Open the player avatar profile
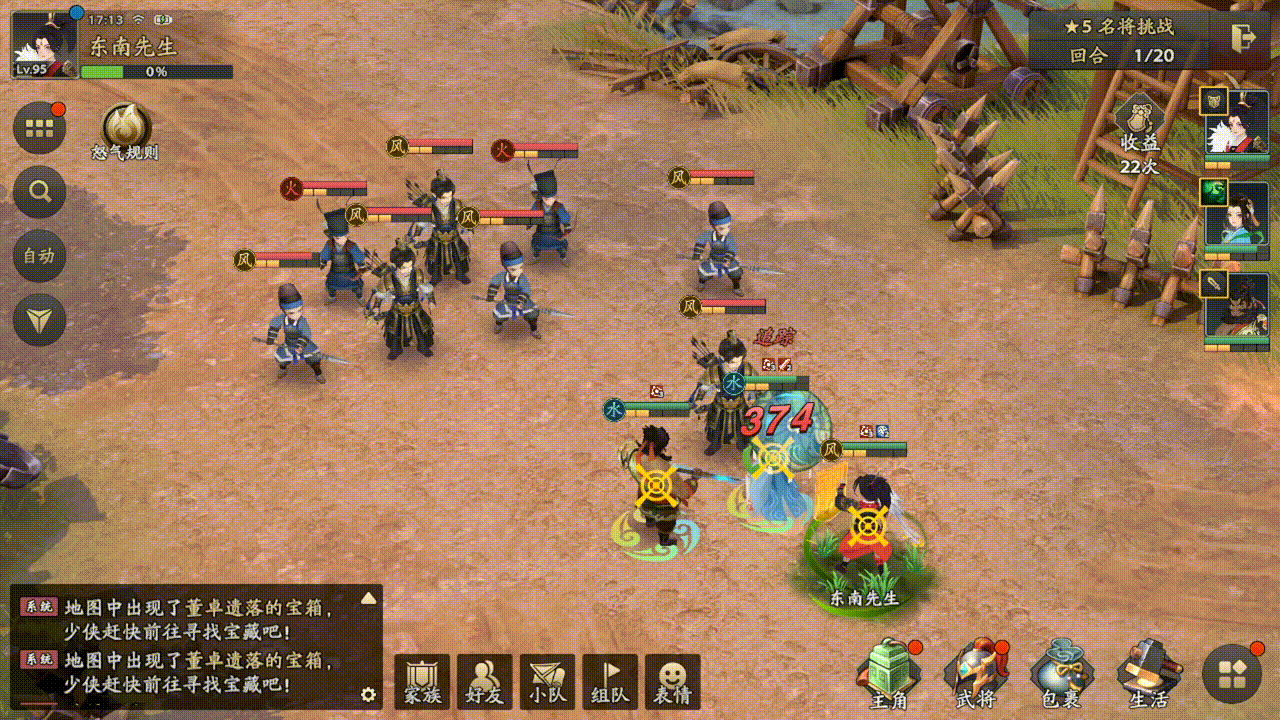This screenshot has height=720, width=1280. [44, 45]
